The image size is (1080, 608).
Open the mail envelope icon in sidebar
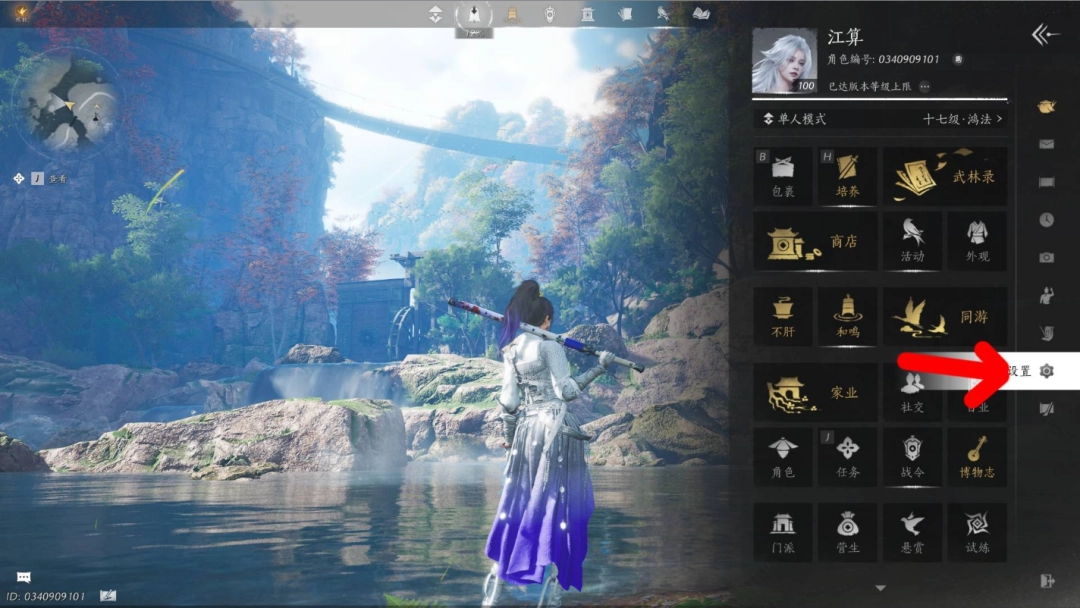pyautogui.click(x=1046, y=144)
